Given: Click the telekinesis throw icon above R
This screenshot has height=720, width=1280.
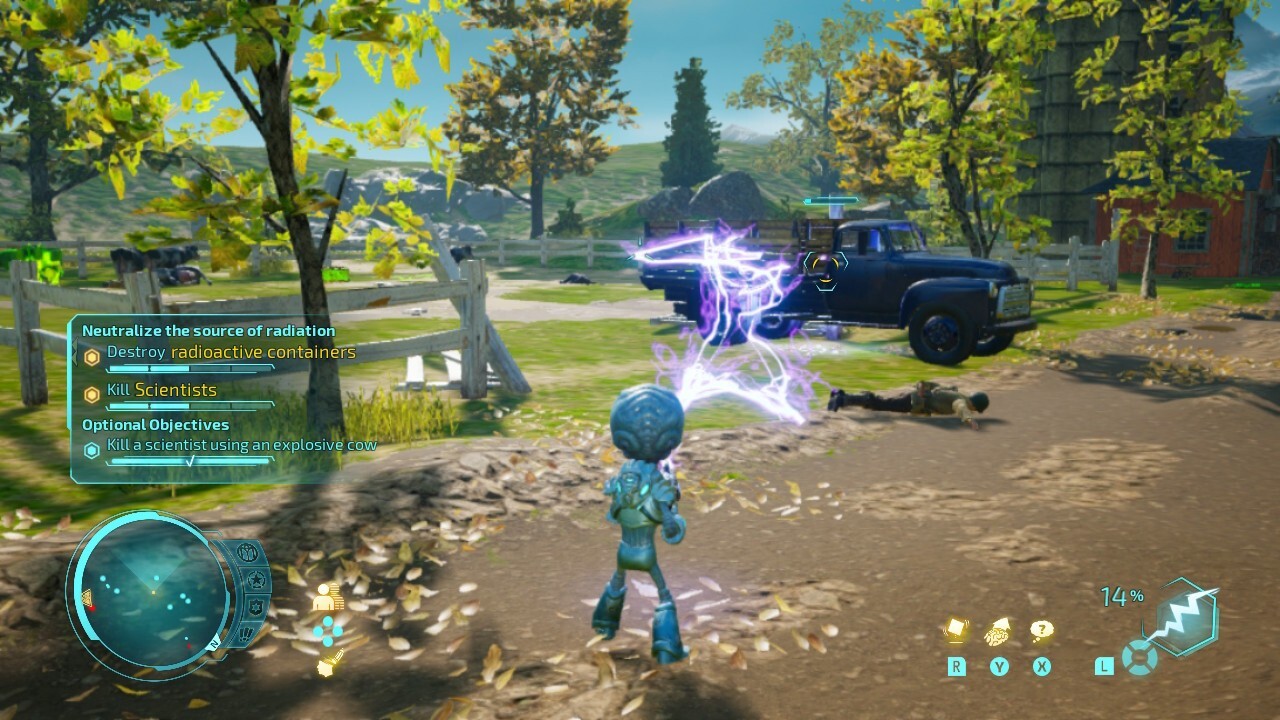Looking at the screenshot, I should [x=956, y=627].
